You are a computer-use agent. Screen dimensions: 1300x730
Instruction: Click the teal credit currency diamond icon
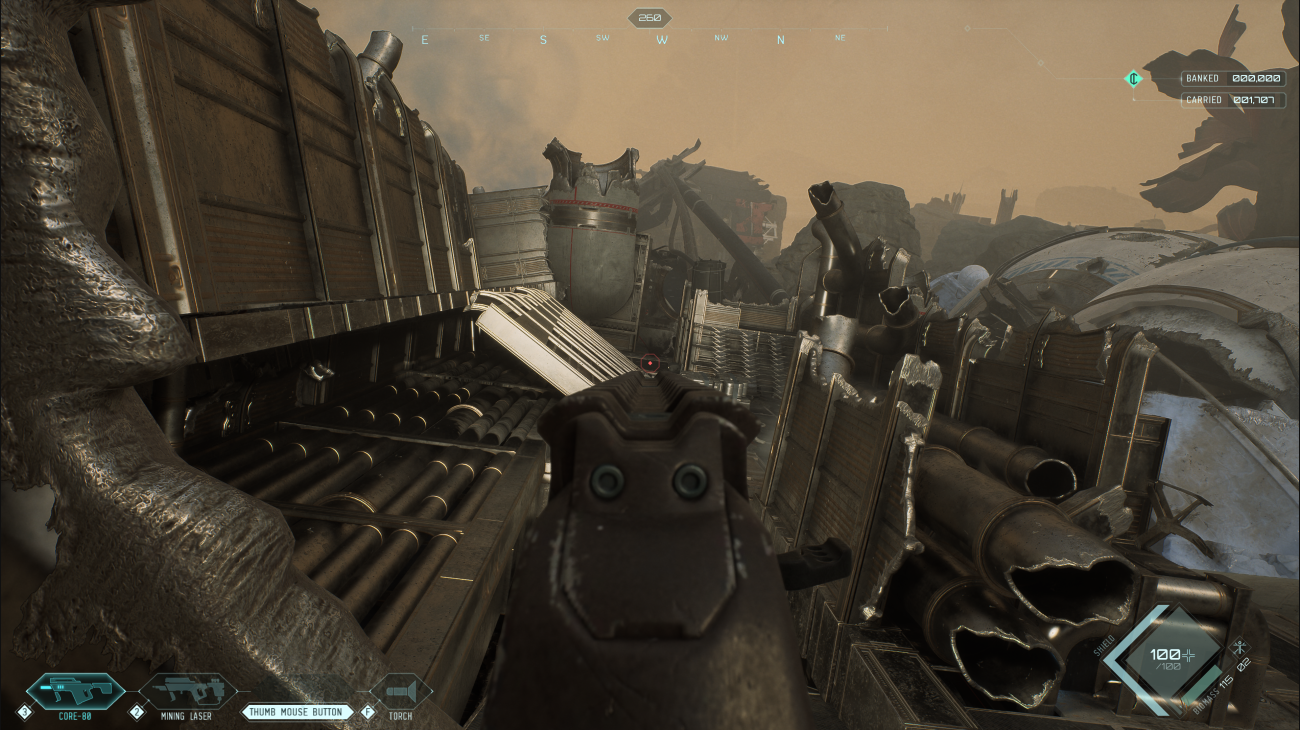coord(1134,78)
